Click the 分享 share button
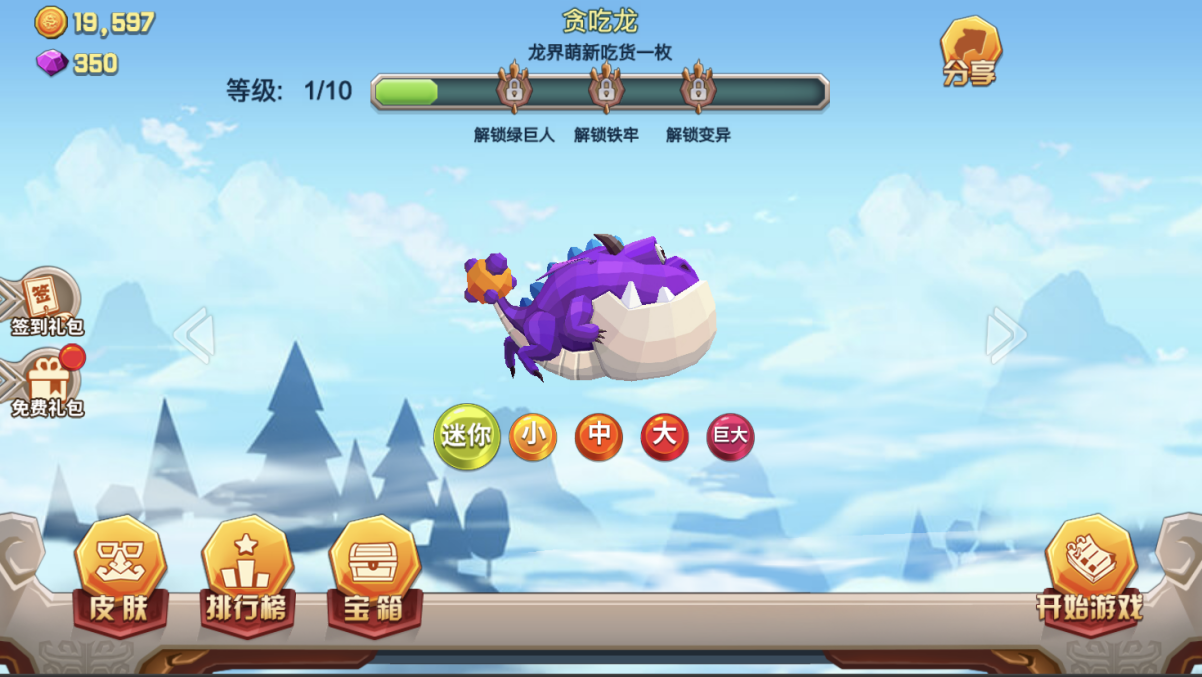Screen dimensions: 1202x677 click(970, 52)
